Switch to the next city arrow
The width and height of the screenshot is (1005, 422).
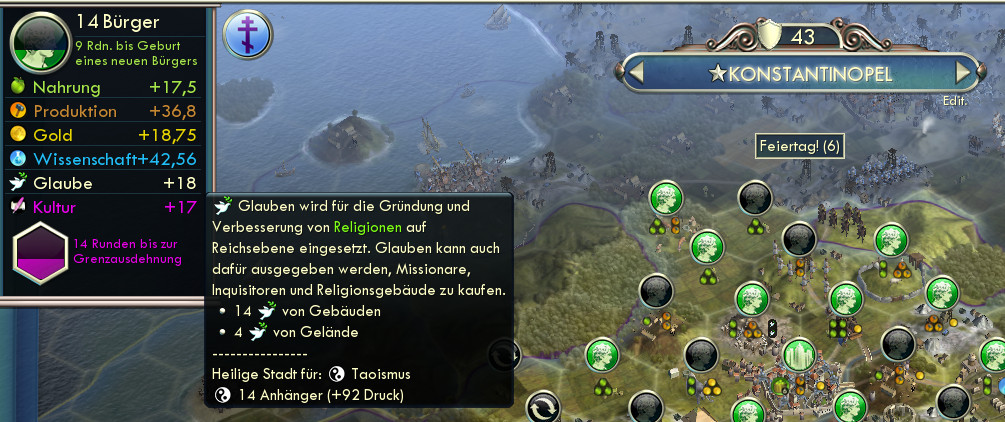click(x=963, y=74)
